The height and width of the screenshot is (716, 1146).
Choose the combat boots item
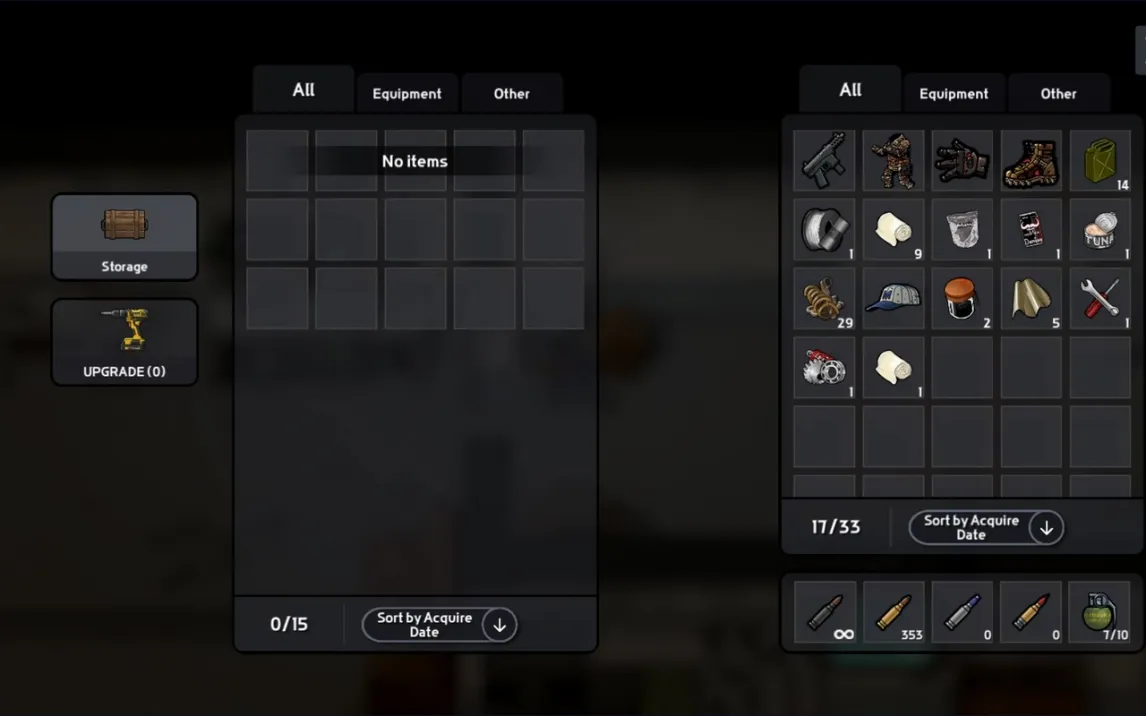[x=1031, y=160]
